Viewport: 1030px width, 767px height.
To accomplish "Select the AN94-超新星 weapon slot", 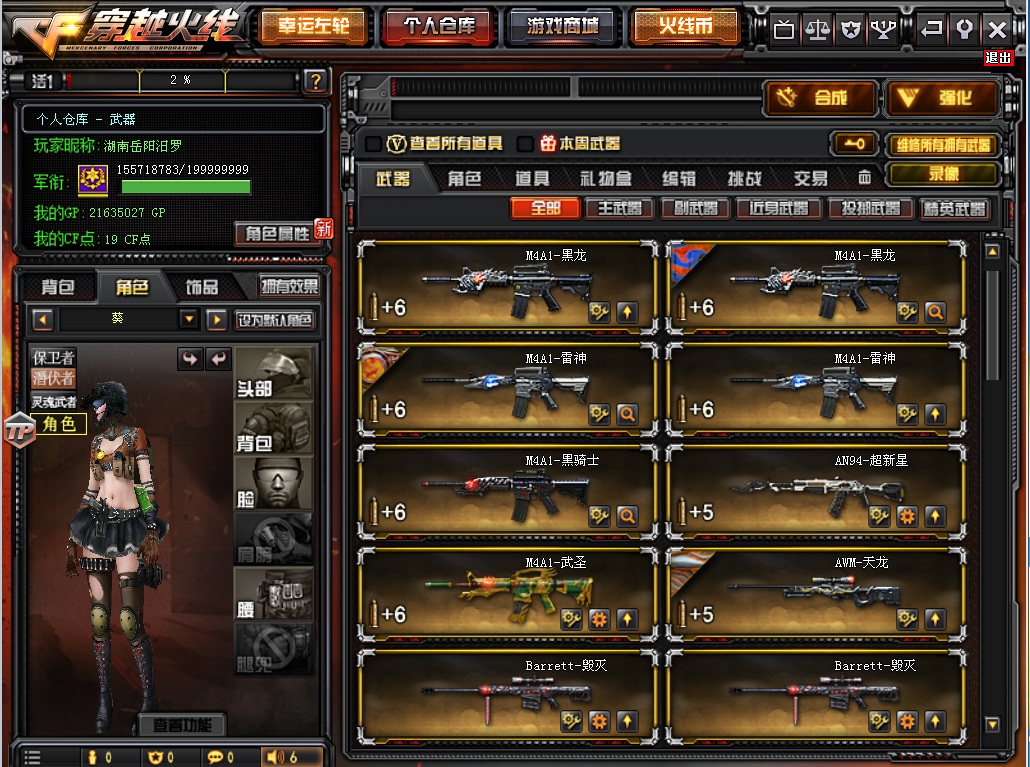I will tap(817, 495).
